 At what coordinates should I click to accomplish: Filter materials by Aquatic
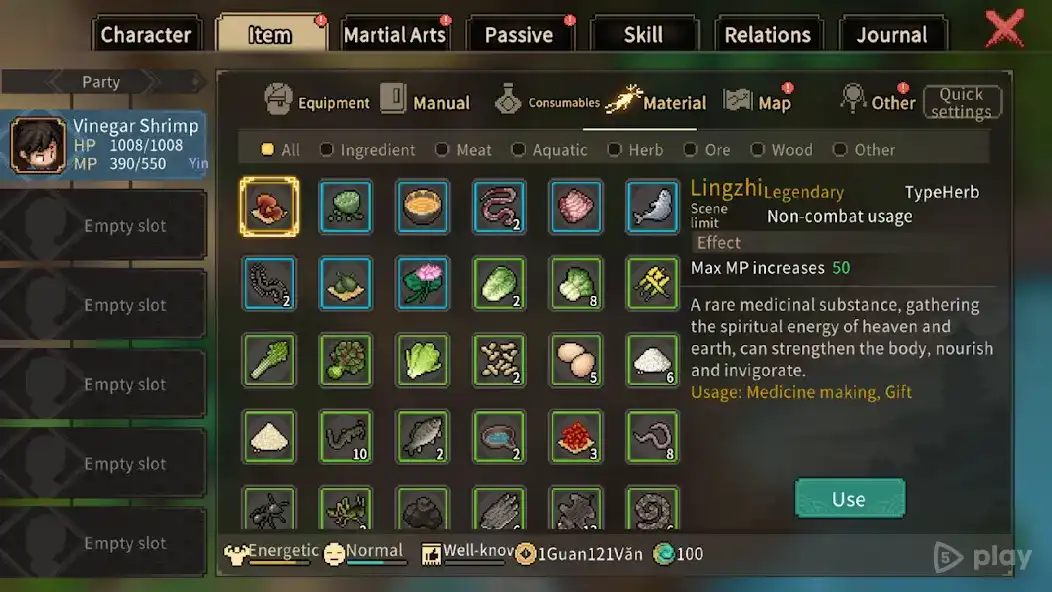click(x=549, y=150)
